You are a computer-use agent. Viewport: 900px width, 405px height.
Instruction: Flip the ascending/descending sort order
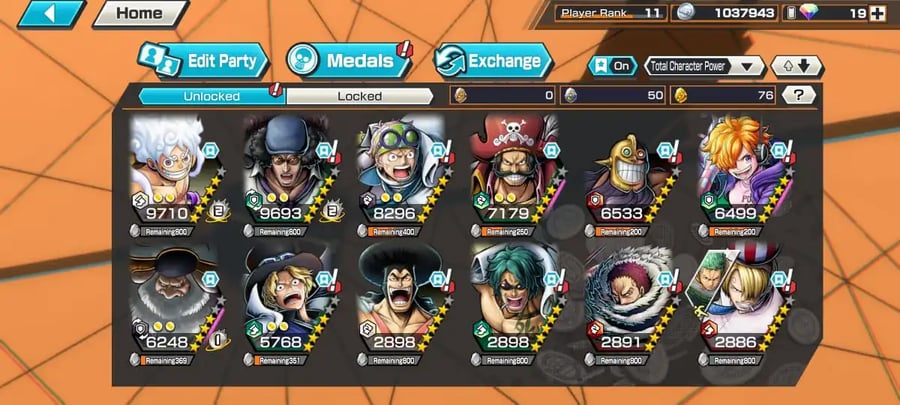click(797, 66)
